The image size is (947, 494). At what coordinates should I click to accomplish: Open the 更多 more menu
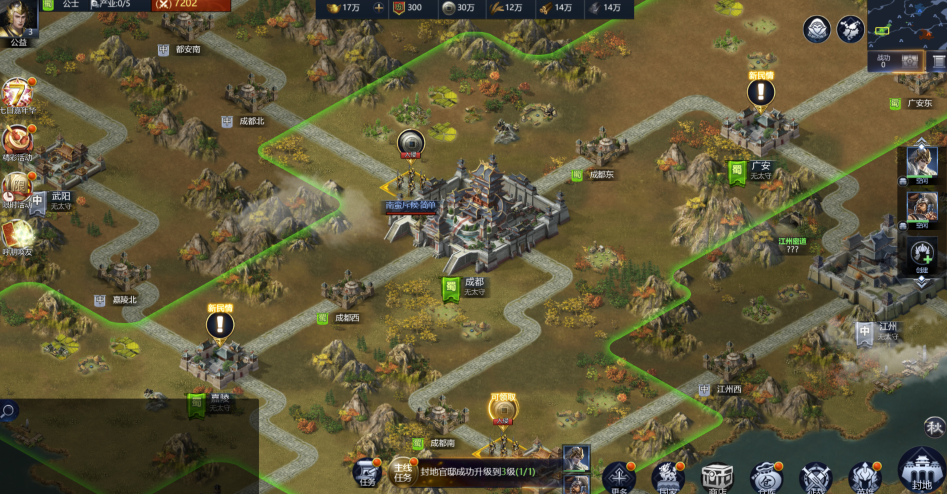(618, 477)
